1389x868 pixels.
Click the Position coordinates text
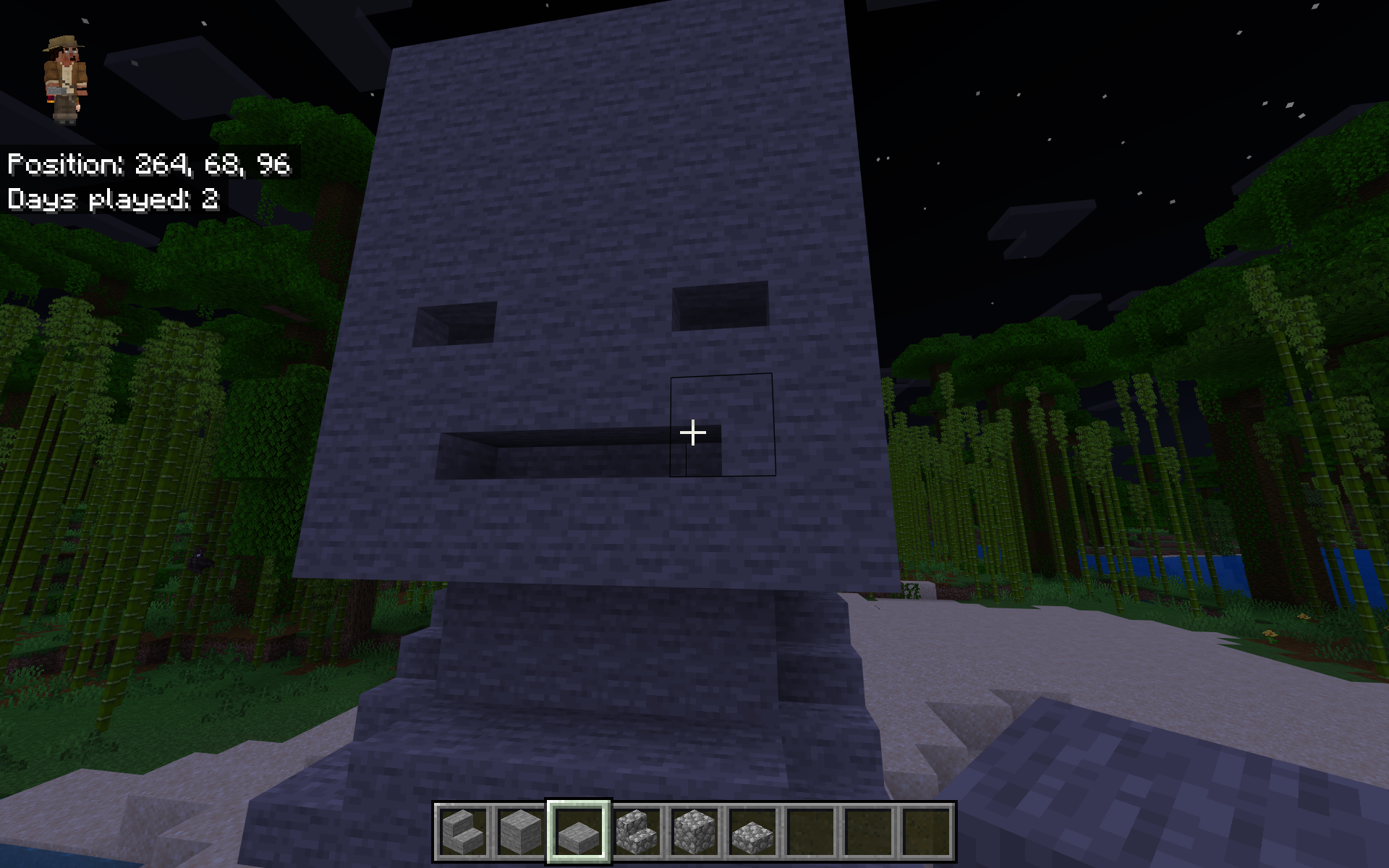coord(148,165)
